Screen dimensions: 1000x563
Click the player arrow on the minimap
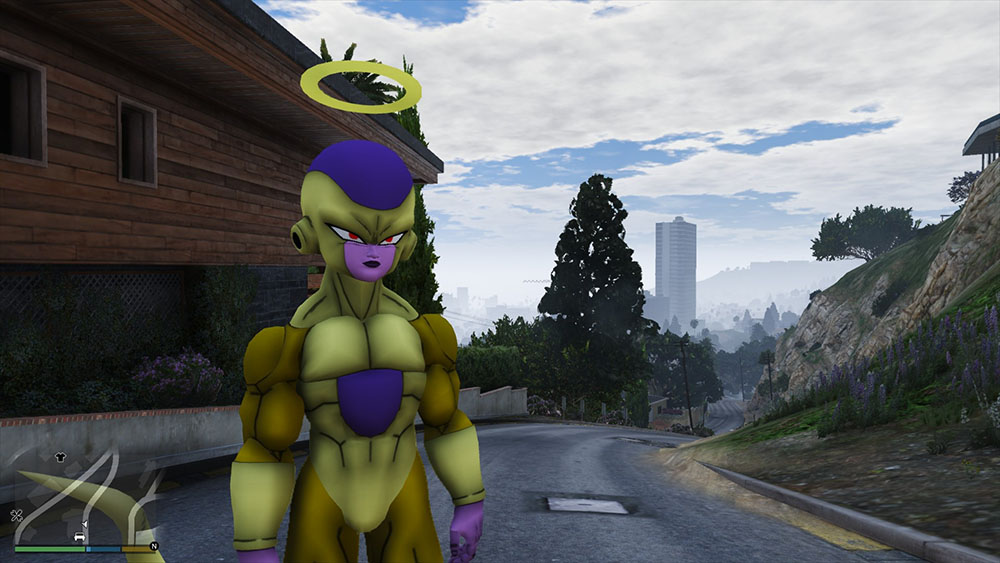coord(84,524)
